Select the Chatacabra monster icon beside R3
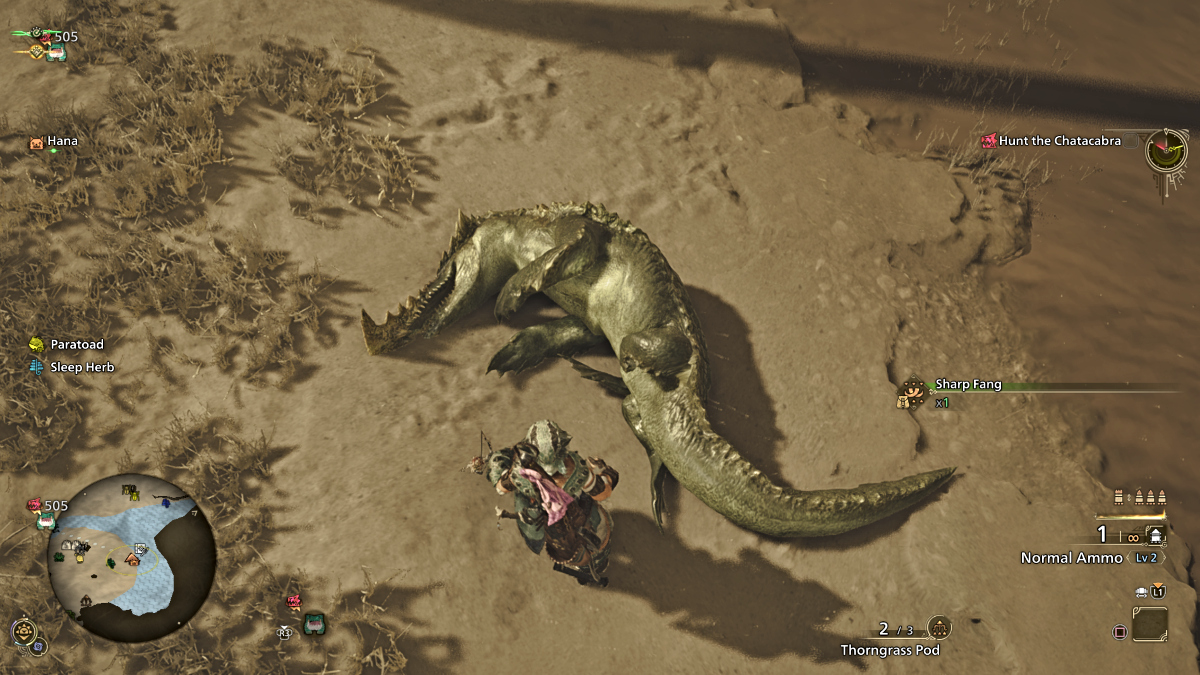Image resolution: width=1200 pixels, height=675 pixels. point(314,625)
